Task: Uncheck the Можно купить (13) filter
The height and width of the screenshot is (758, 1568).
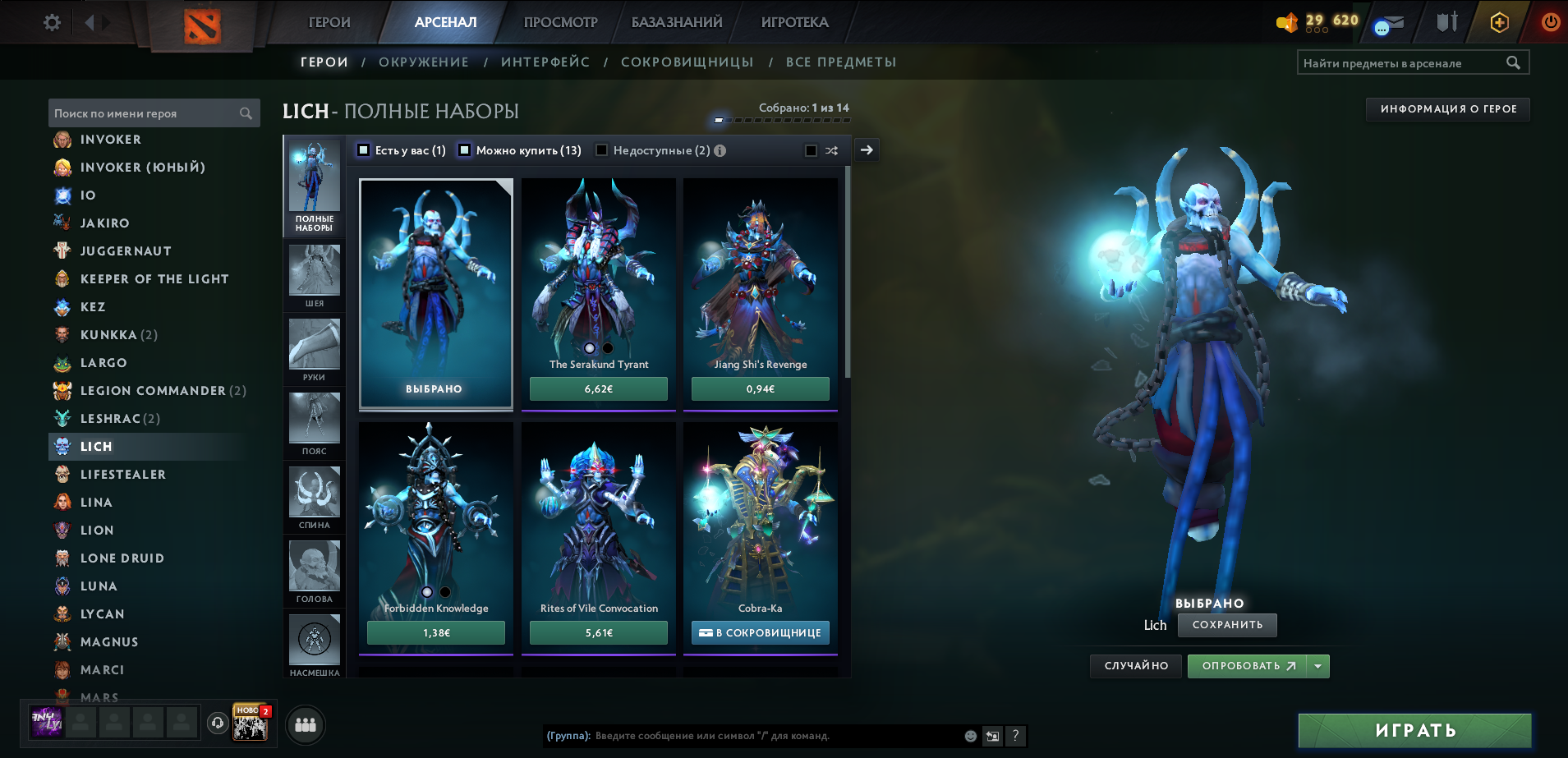Action: [465, 150]
